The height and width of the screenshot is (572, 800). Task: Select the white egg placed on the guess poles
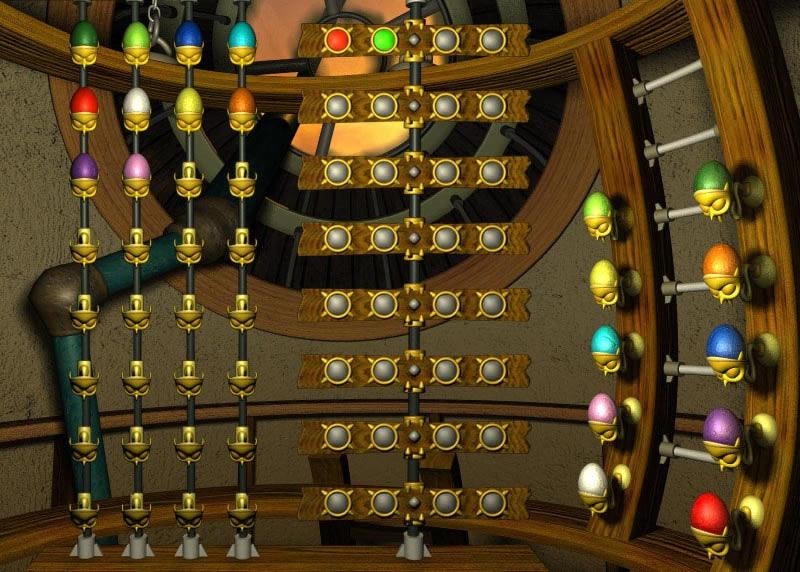tap(136, 102)
